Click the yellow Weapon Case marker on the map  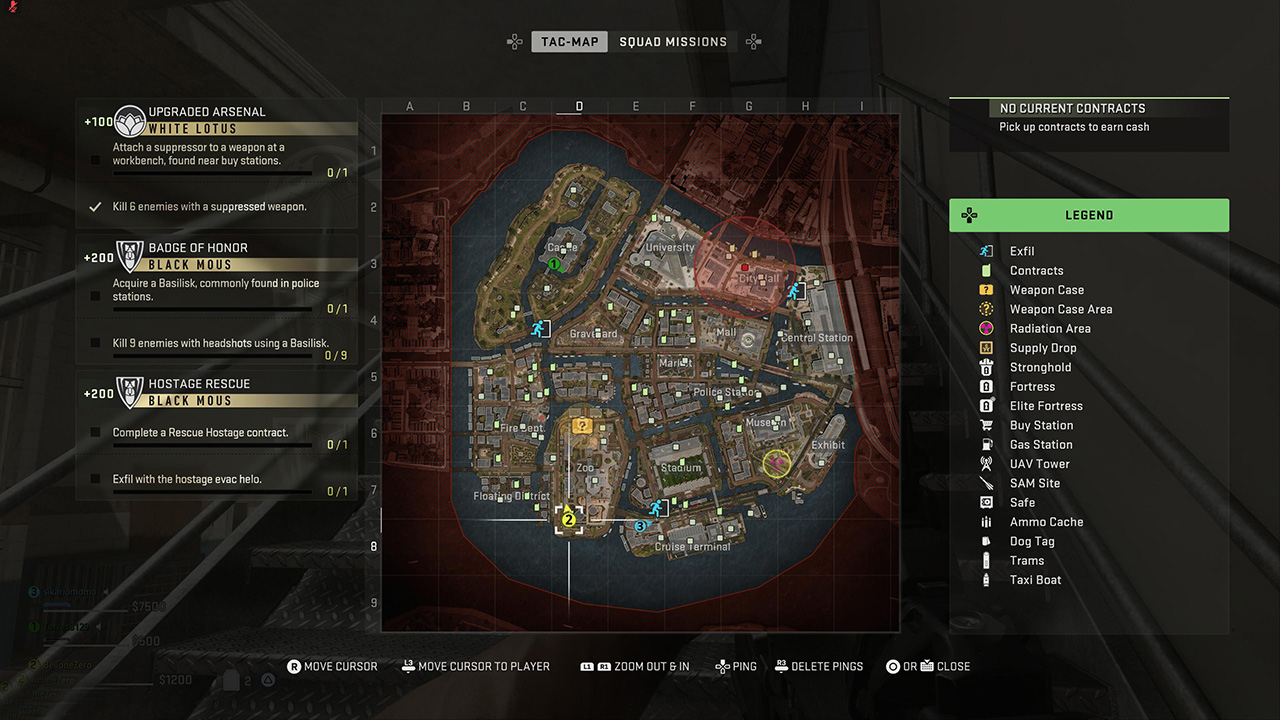(x=583, y=424)
